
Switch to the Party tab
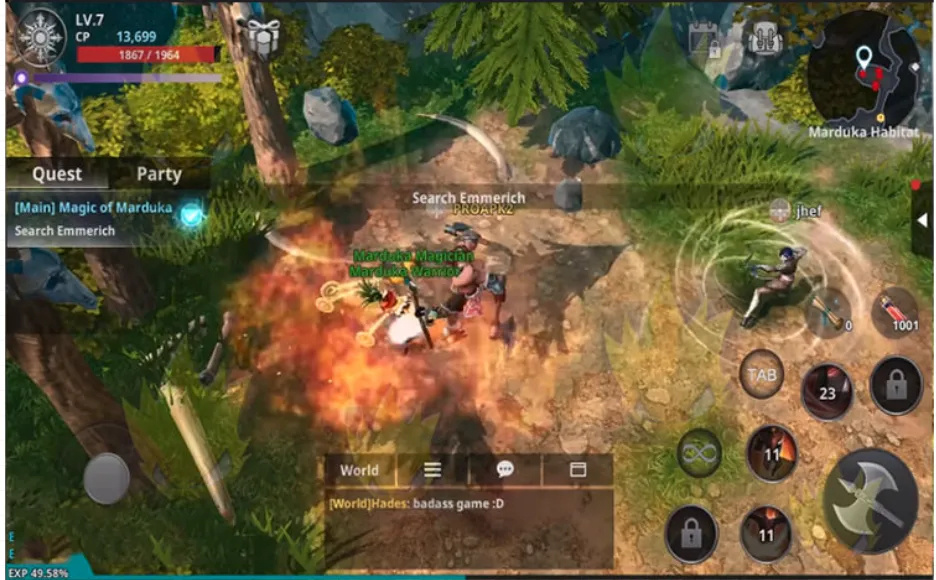[x=159, y=173]
